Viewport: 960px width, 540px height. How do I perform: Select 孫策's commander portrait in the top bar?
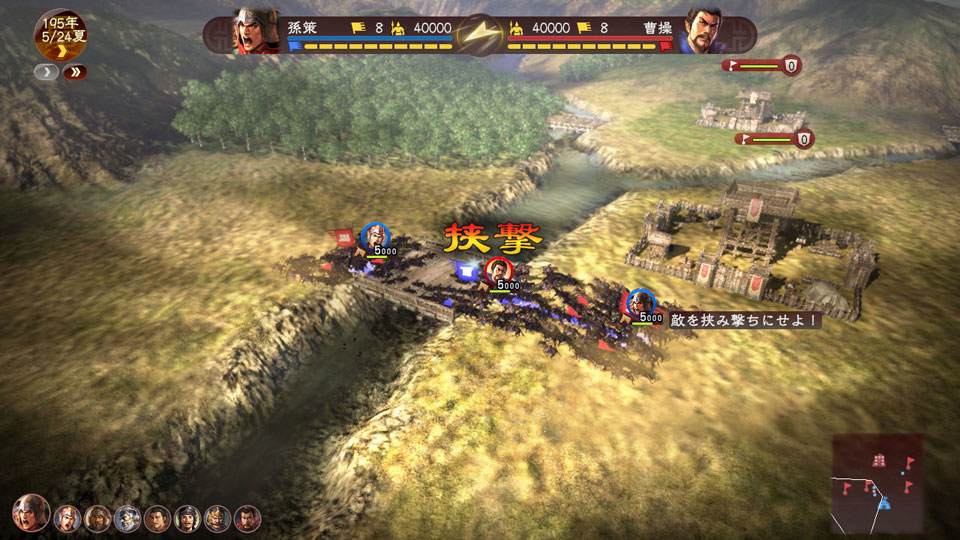[256, 31]
